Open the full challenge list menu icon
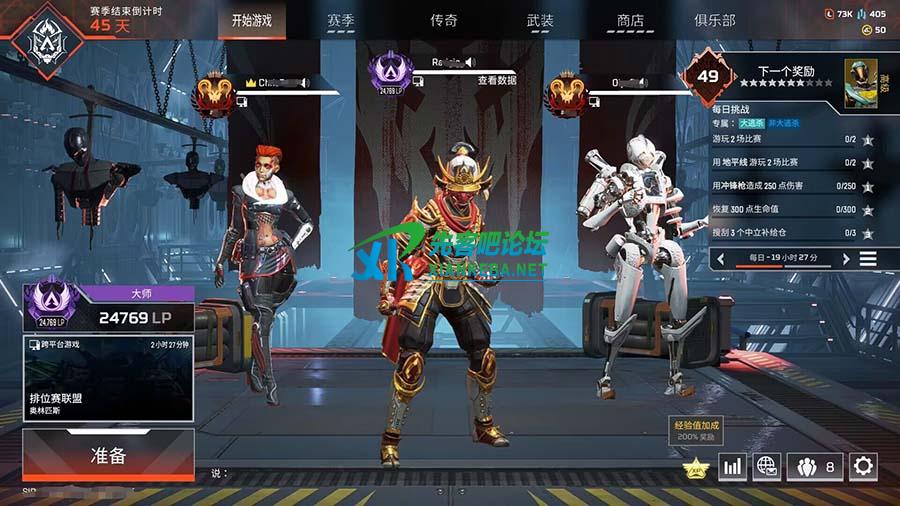900x506 pixels. point(868,259)
